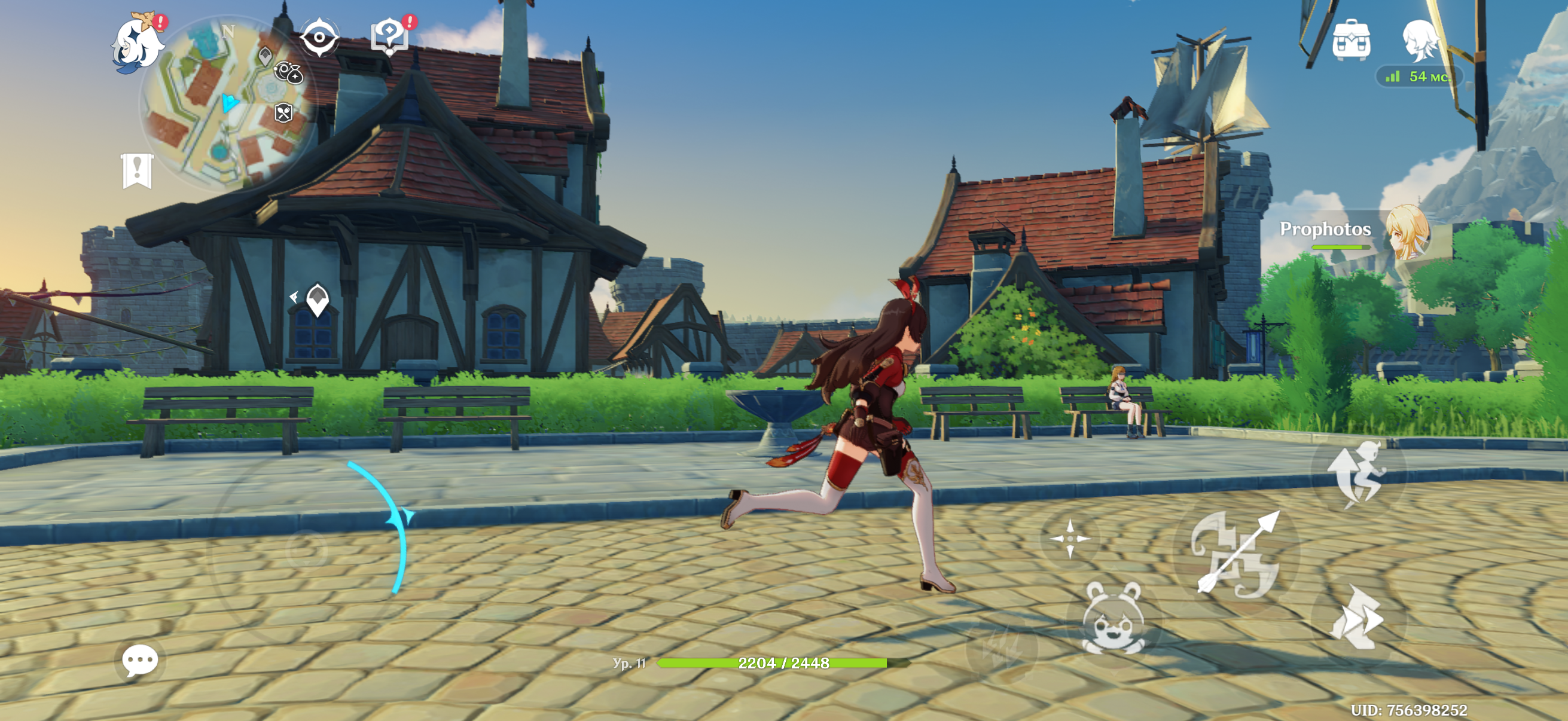Screen dimensions: 1568x721
Task: Open the backpack inventory
Action: [x=1351, y=40]
